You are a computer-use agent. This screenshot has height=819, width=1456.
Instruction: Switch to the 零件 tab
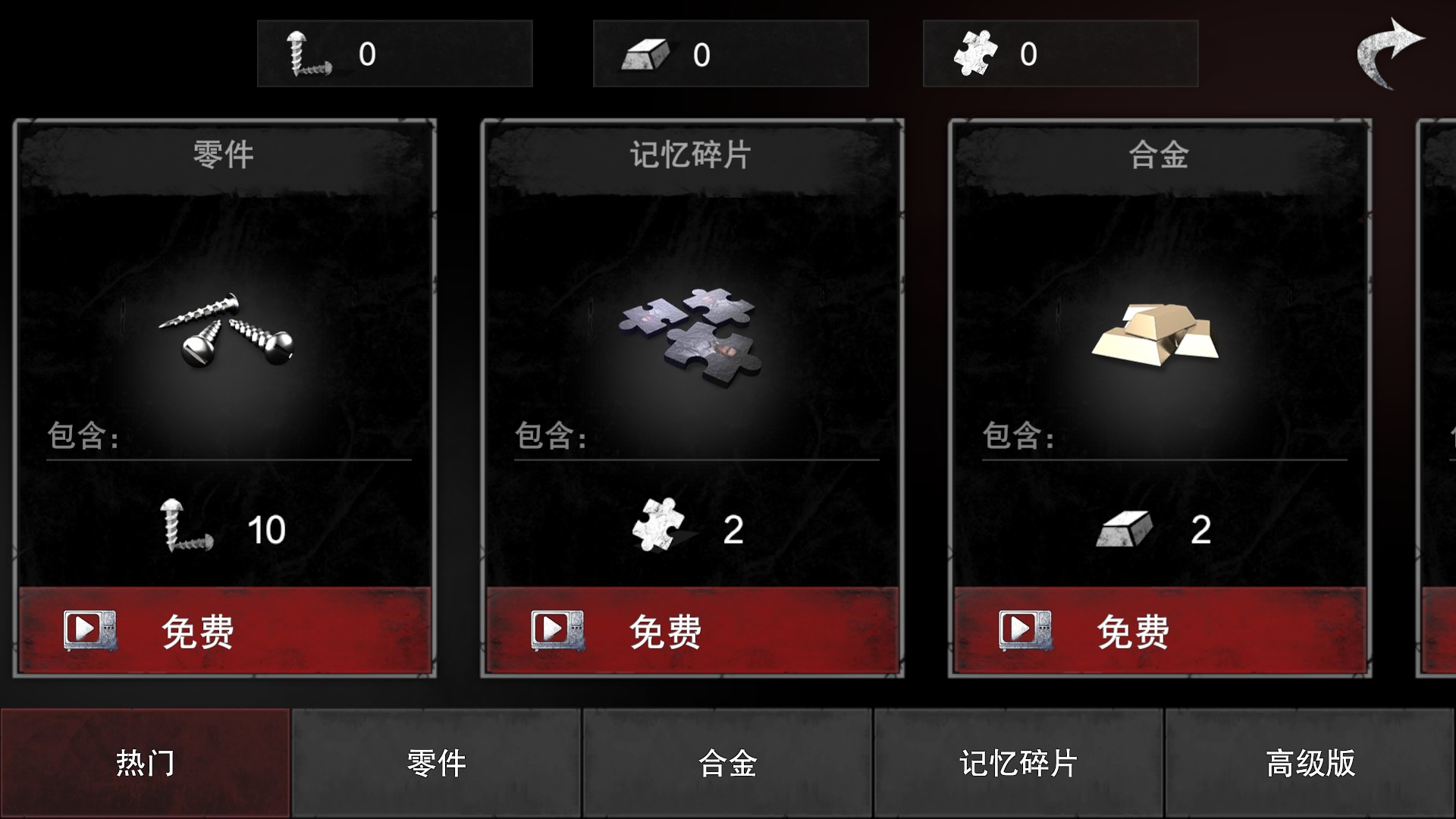436,764
